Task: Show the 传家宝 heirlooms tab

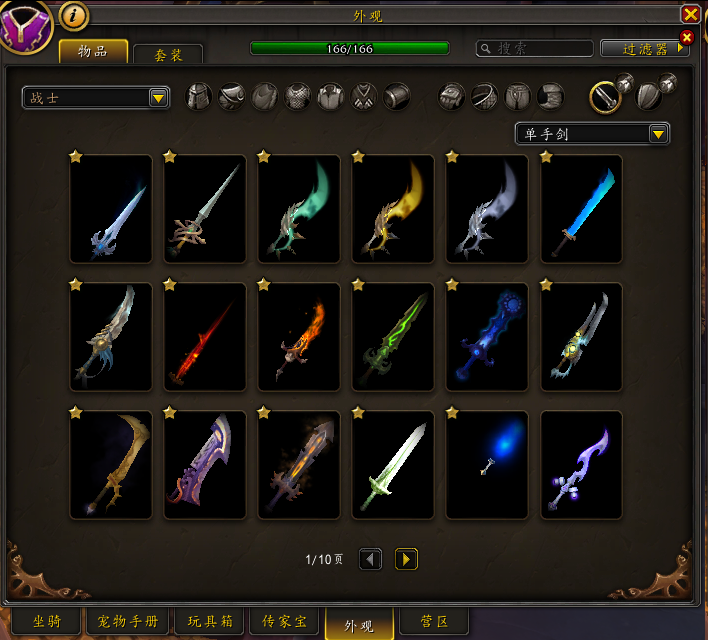Action: pyautogui.click(x=285, y=622)
